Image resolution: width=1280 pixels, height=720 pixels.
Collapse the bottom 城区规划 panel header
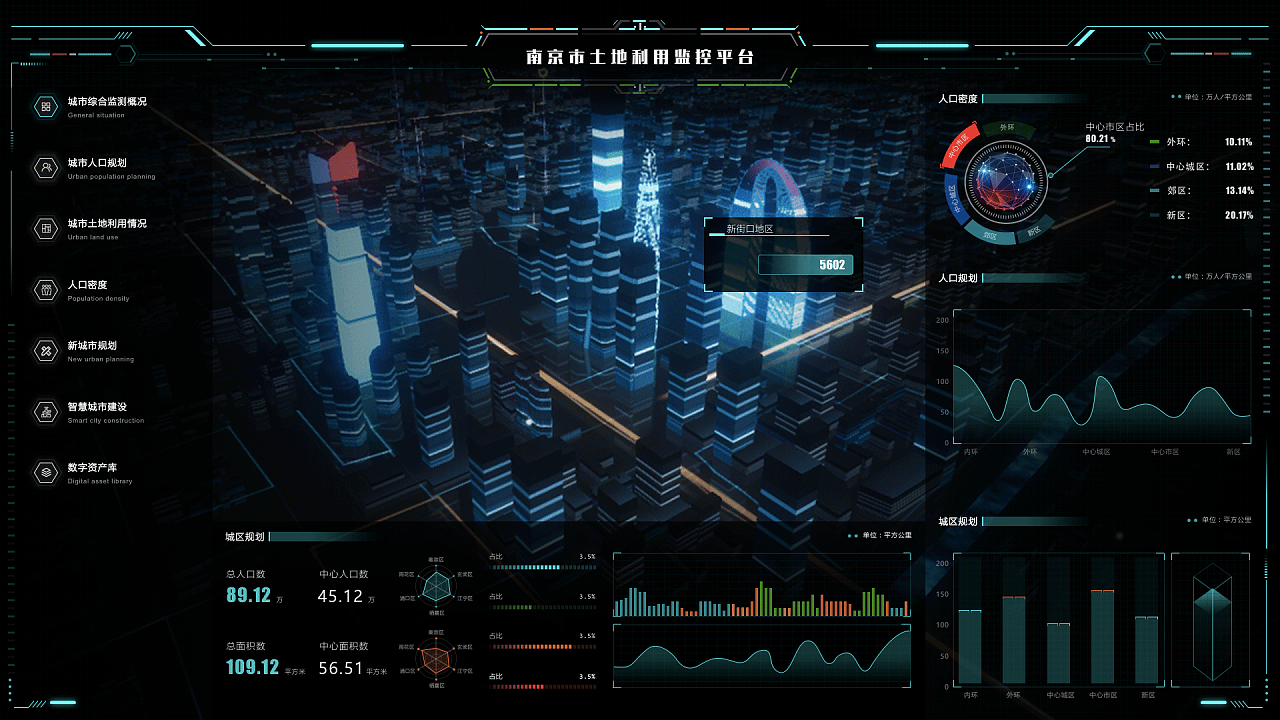coord(957,521)
